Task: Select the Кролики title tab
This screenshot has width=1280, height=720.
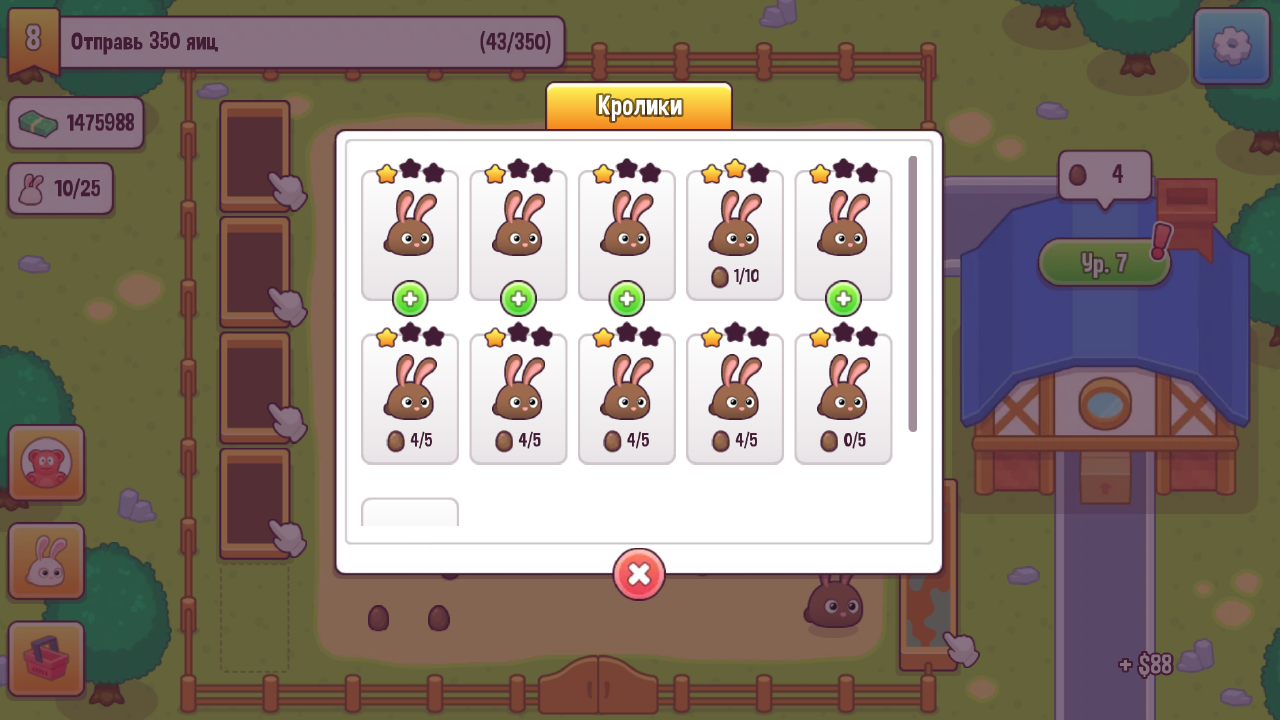Action: point(639,105)
